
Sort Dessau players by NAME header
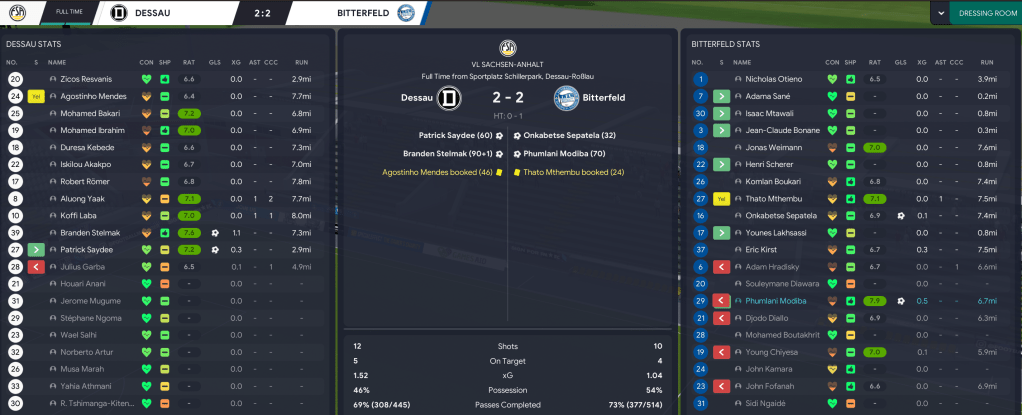coord(57,62)
